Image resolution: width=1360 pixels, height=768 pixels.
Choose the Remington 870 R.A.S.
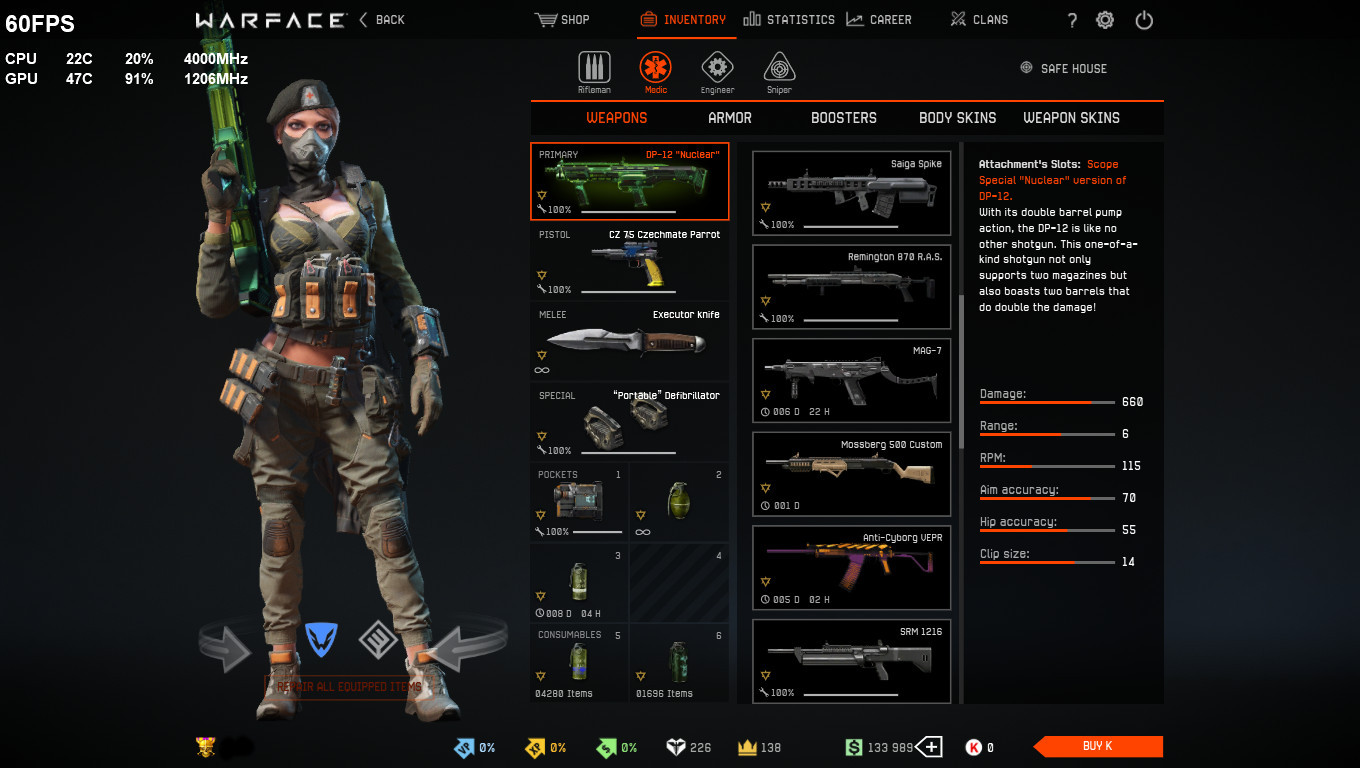coord(851,286)
